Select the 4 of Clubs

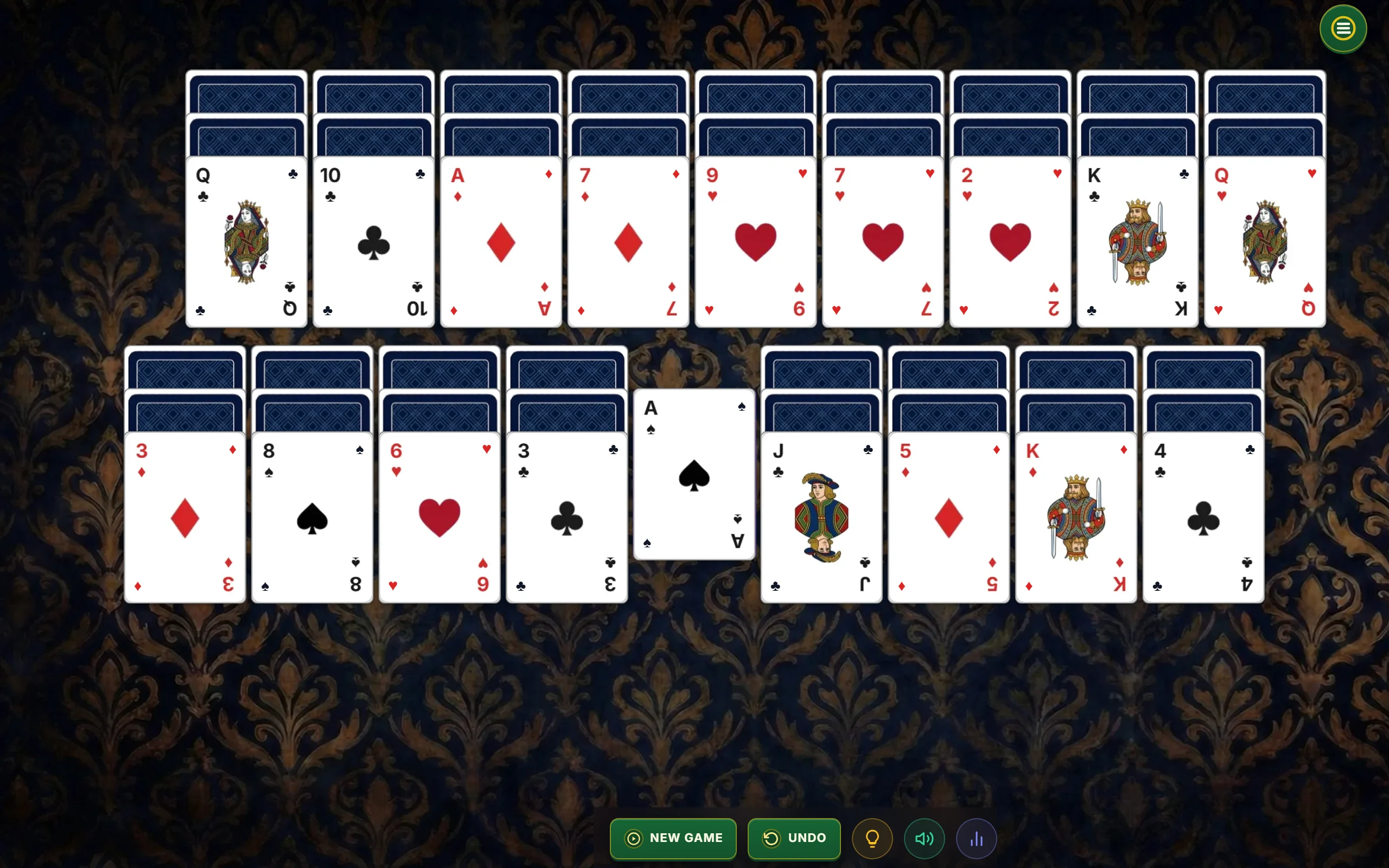[x=1202, y=516]
